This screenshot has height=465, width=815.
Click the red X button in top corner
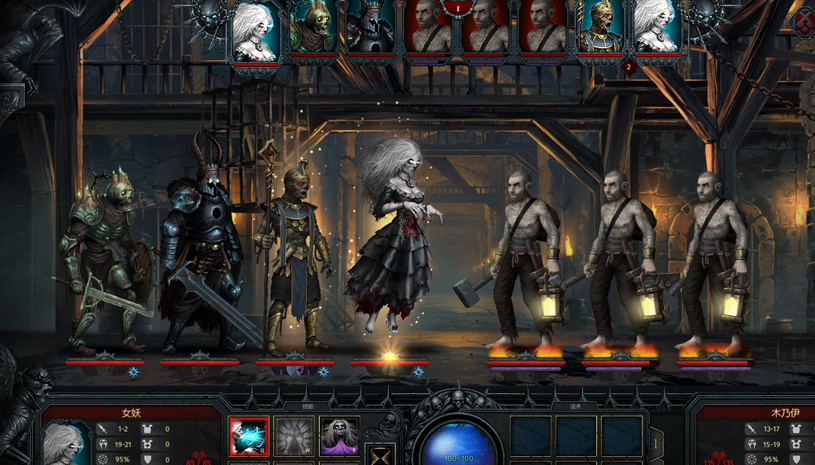(x=803, y=19)
